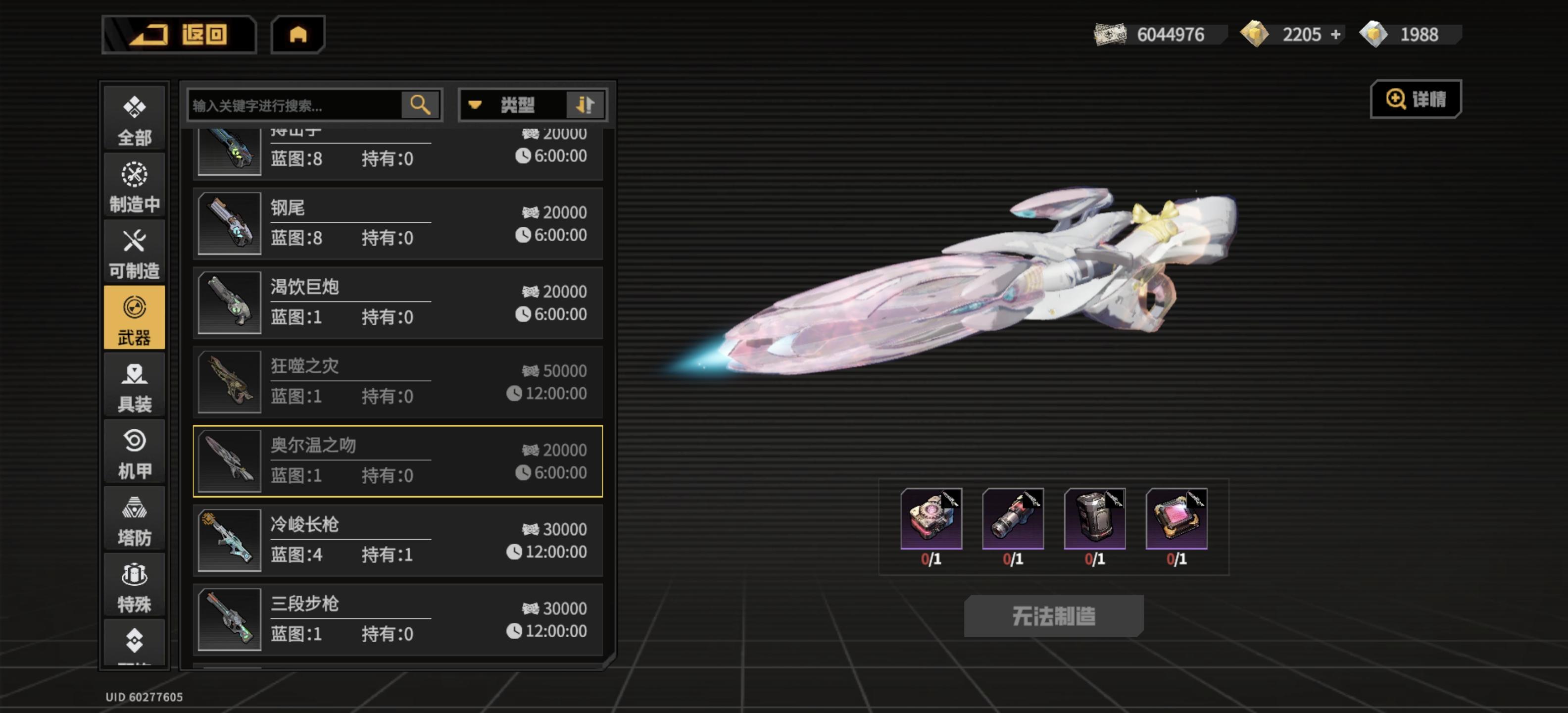This screenshot has width=1568, height=713.
Task: Select the 钢尾 weapon blueprint row
Action: (397, 223)
